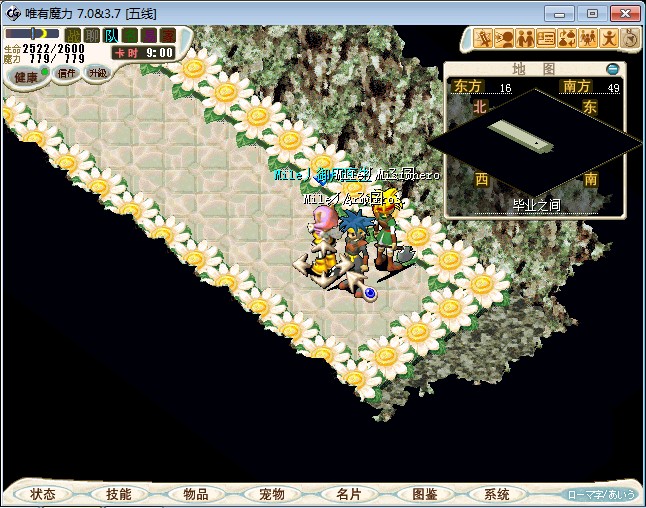Image resolution: width=646 pixels, height=508 pixels.
Task: Open the 物品 items menu
Action: (x=196, y=494)
